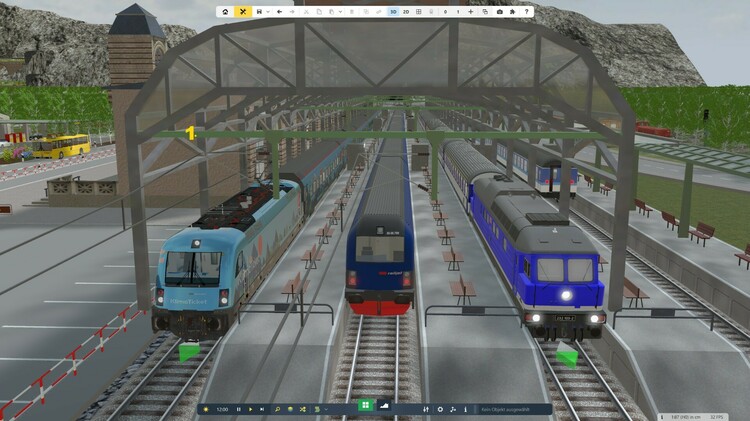This screenshot has width=750, height=421.
Task: Pause the simulation
Action: click(238, 409)
